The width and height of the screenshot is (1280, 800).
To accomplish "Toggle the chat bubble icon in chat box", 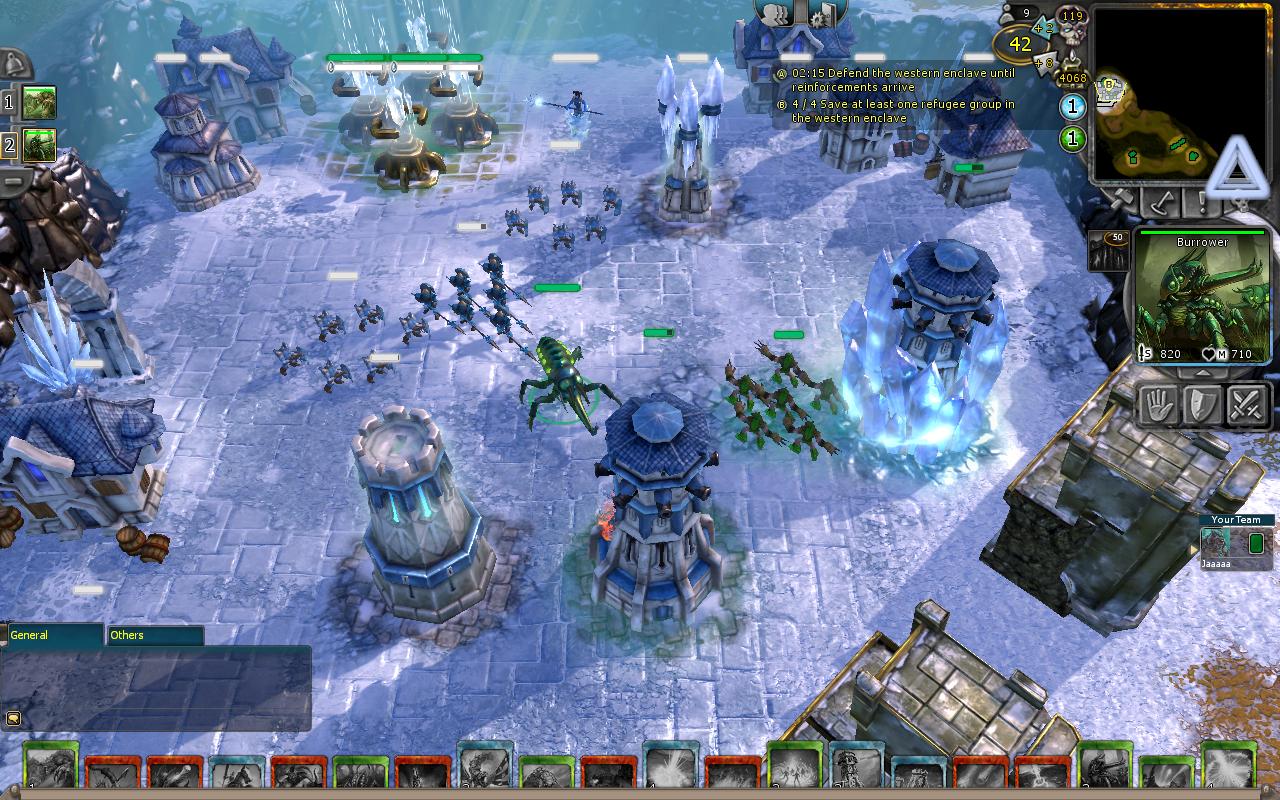I will tap(14, 717).
